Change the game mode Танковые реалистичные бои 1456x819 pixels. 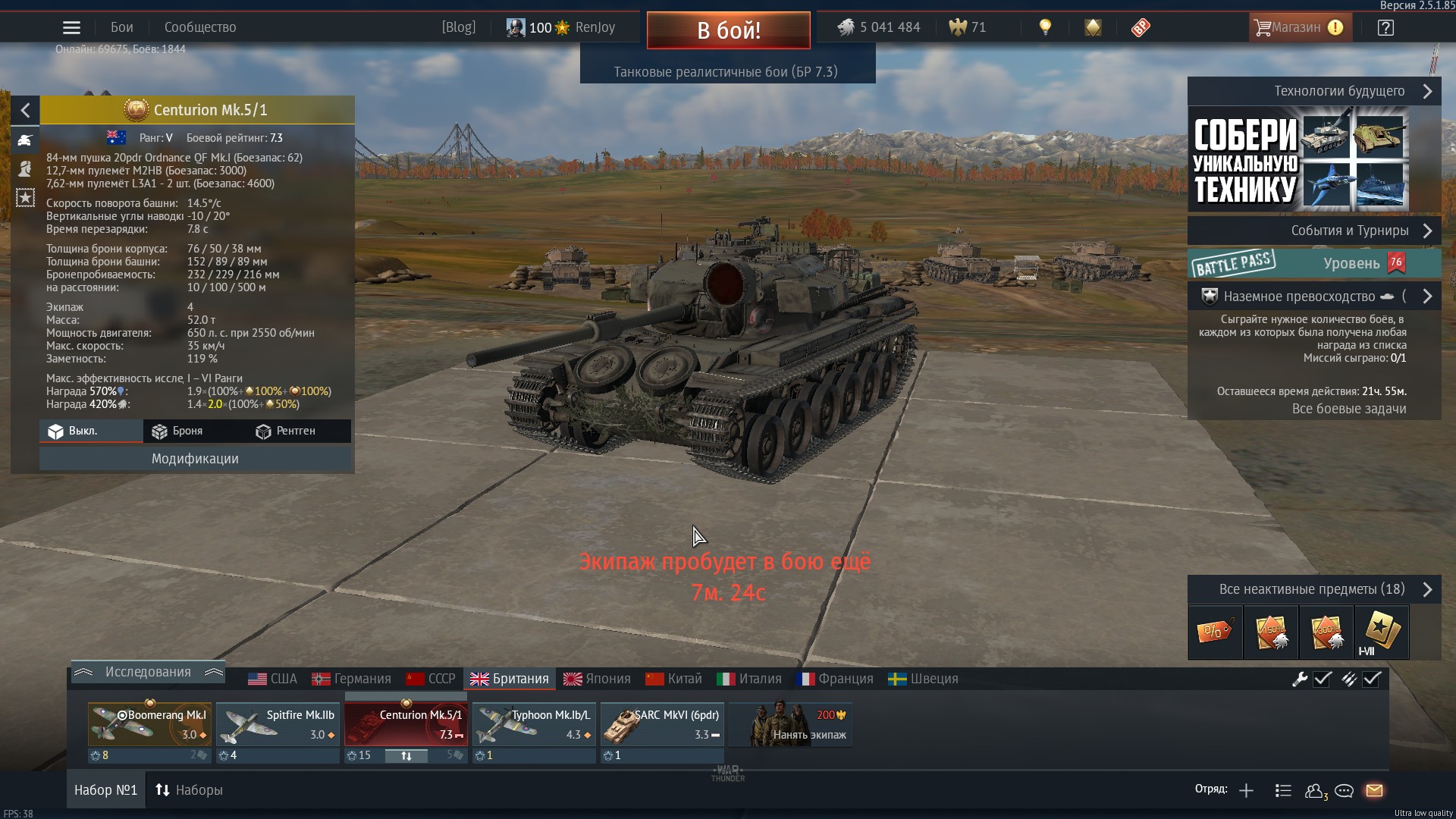726,72
